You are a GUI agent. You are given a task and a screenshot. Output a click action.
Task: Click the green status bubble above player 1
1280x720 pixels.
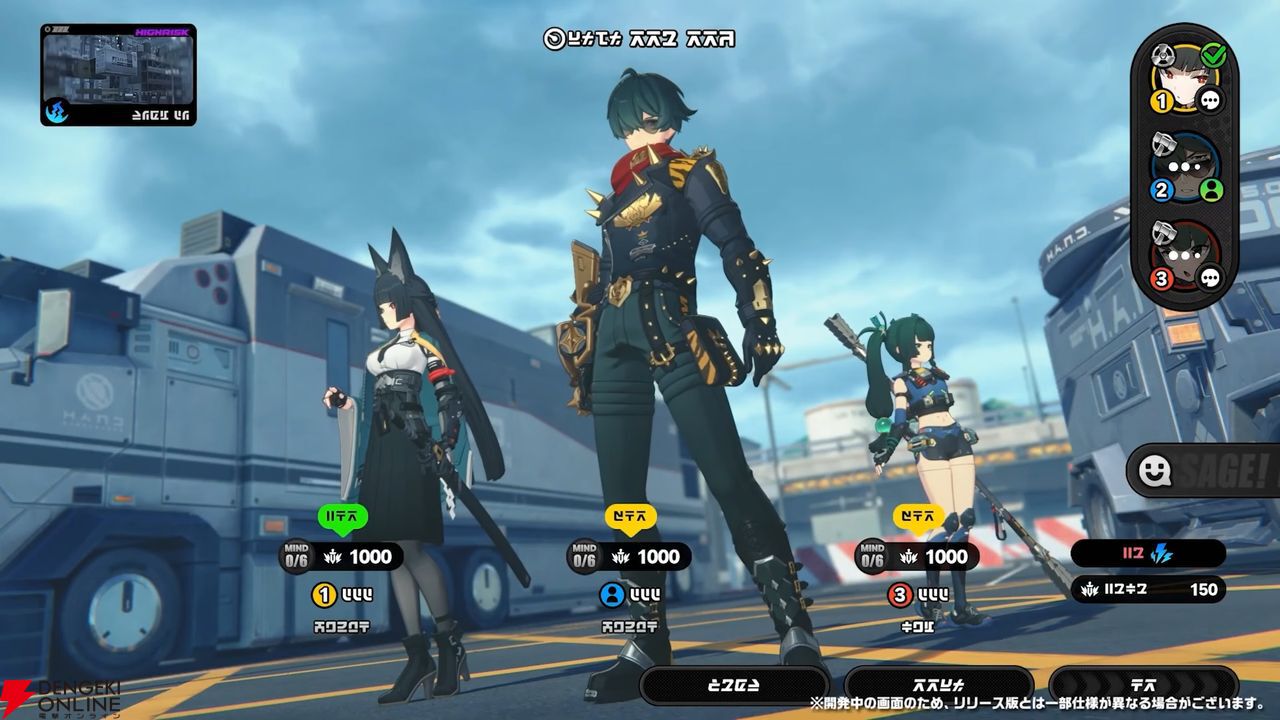point(343,517)
